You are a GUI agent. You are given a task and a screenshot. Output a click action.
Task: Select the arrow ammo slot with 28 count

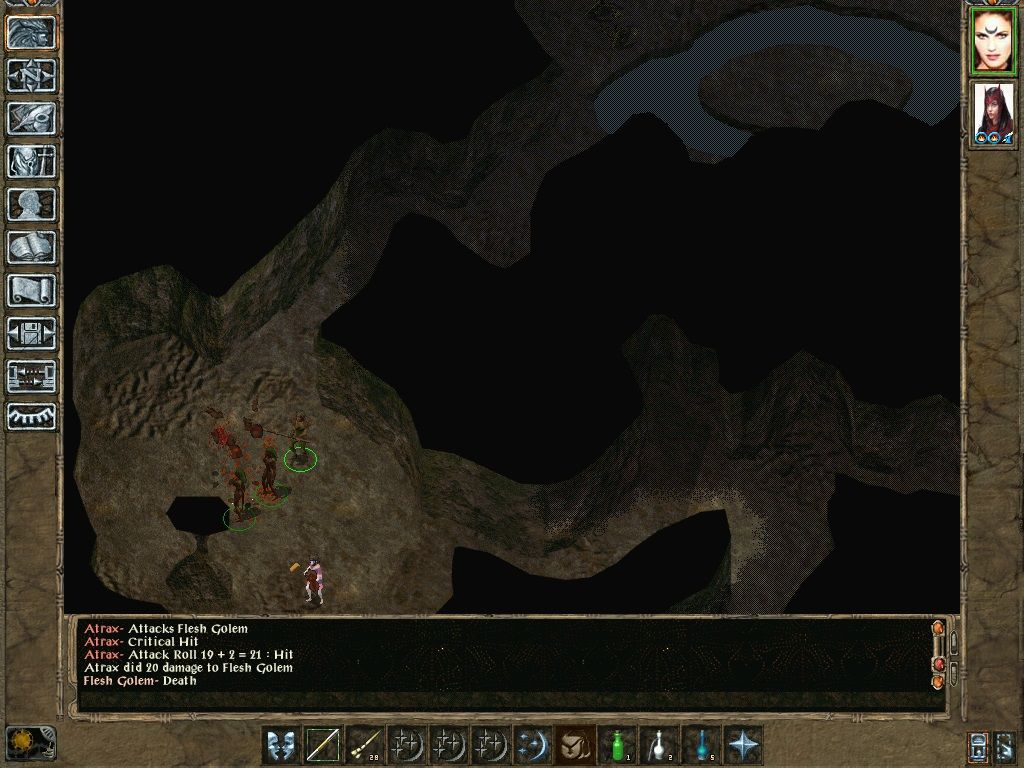click(x=365, y=745)
